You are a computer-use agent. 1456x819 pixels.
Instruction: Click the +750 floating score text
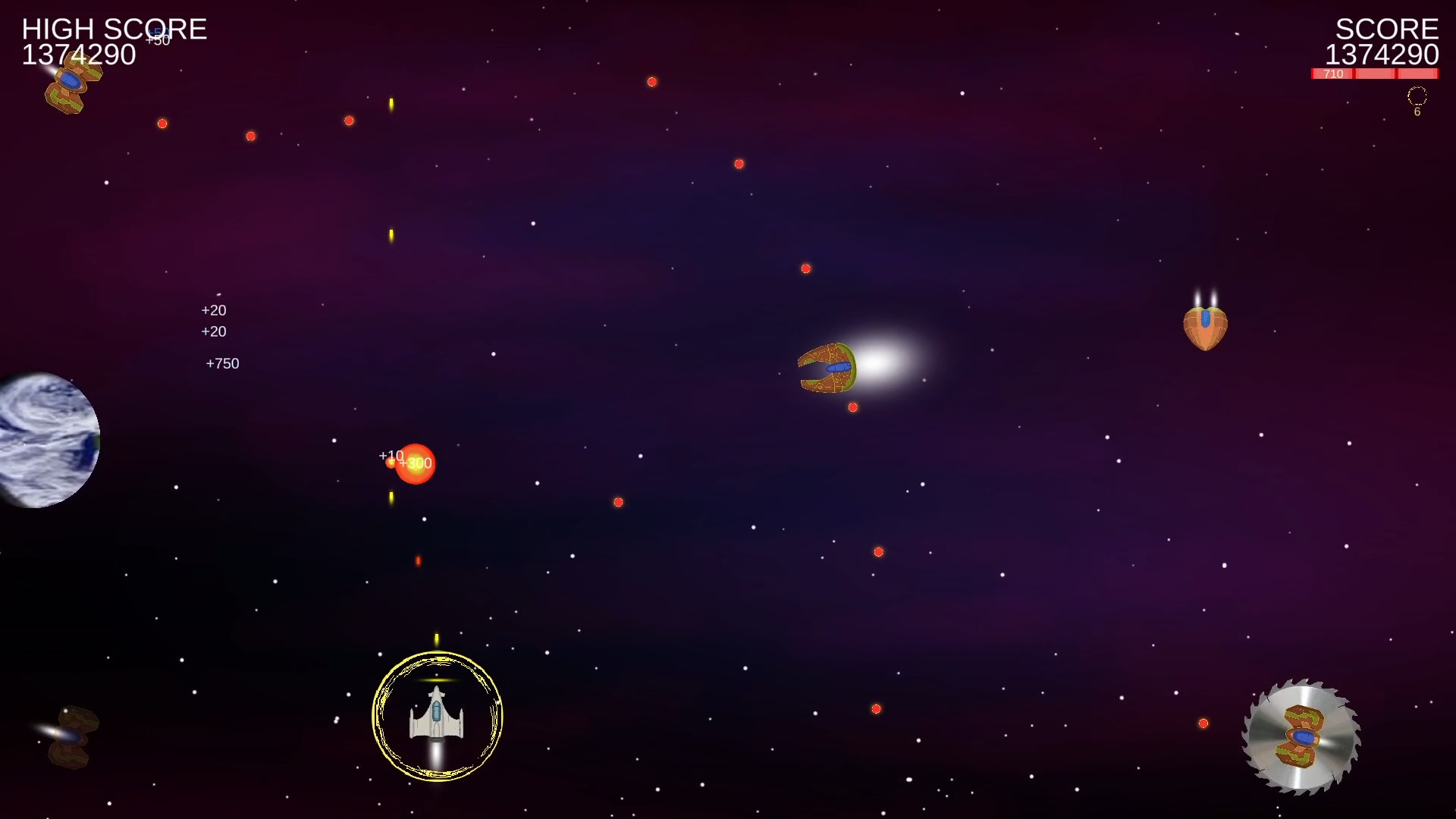click(222, 363)
